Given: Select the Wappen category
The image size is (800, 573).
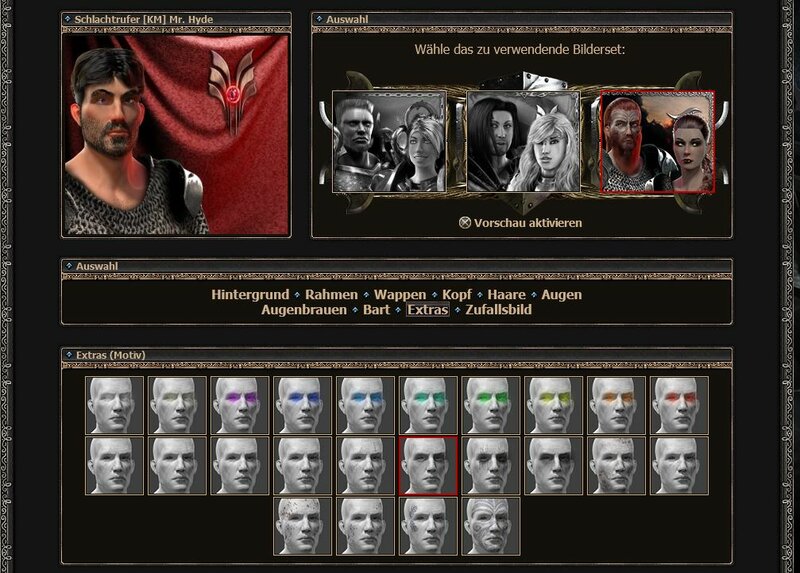Looking at the screenshot, I should point(400,295).
